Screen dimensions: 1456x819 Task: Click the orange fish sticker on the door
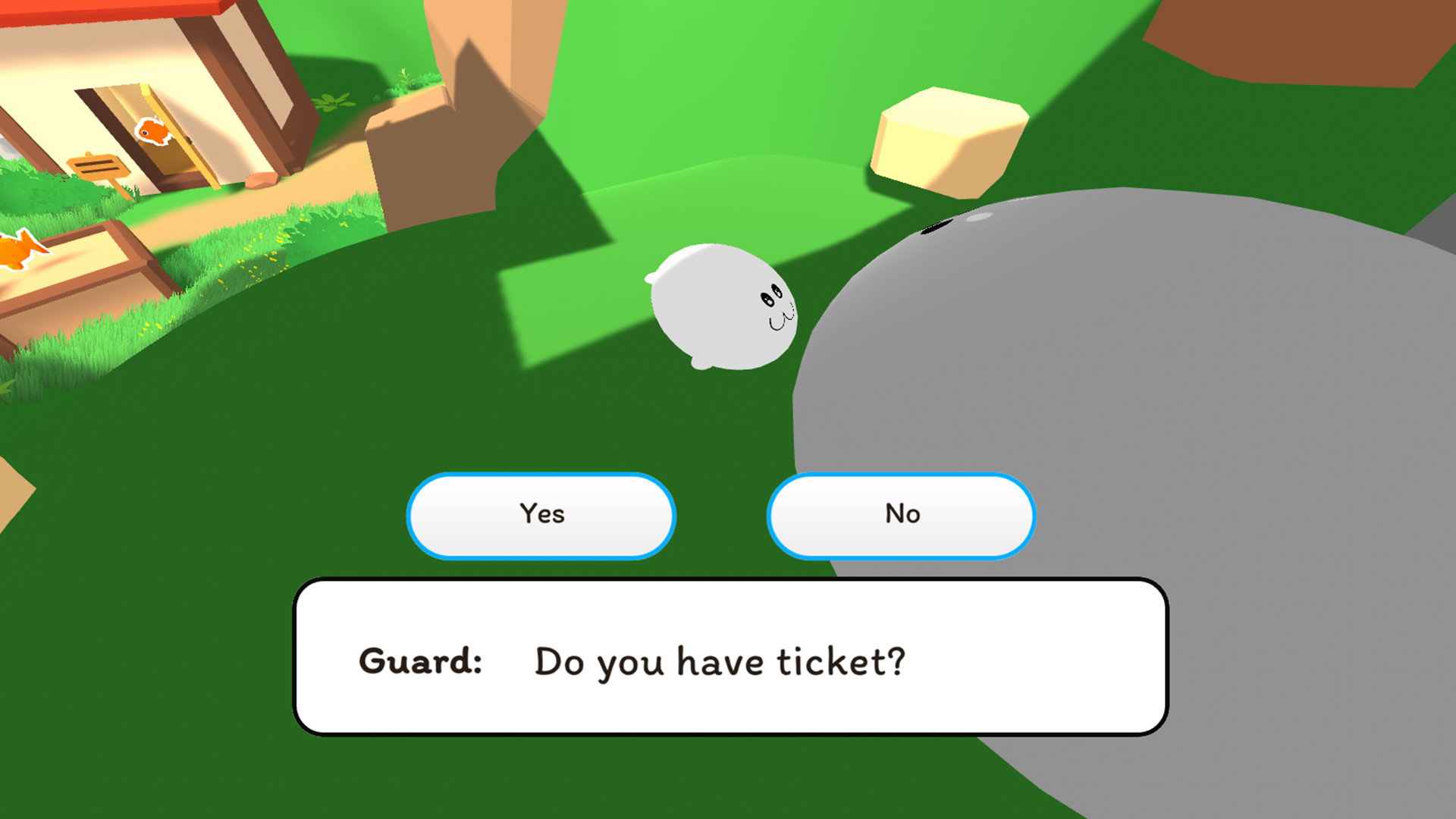click(x=154, y=130)
